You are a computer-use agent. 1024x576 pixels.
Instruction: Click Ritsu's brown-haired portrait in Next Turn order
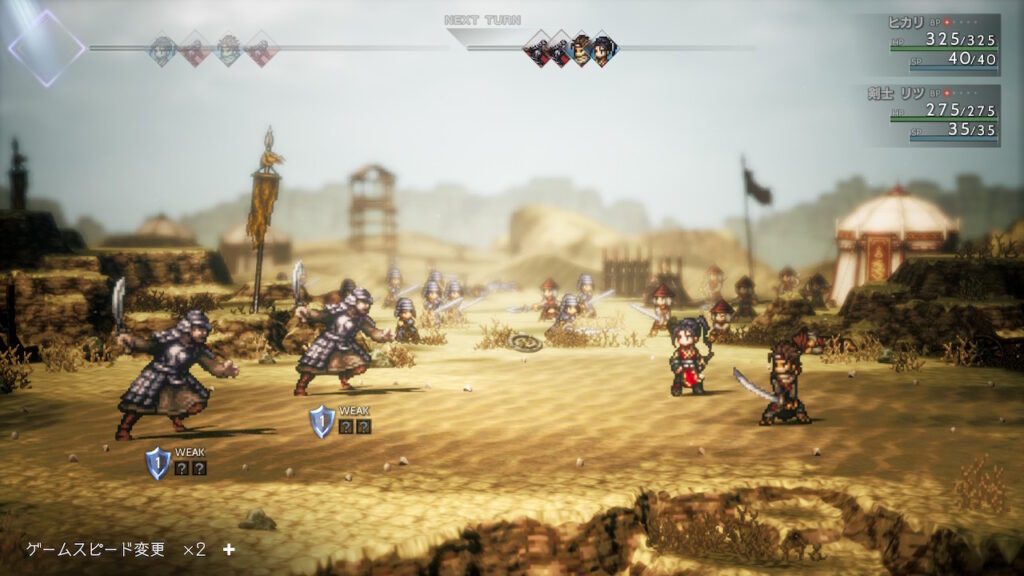coord(582,49)
